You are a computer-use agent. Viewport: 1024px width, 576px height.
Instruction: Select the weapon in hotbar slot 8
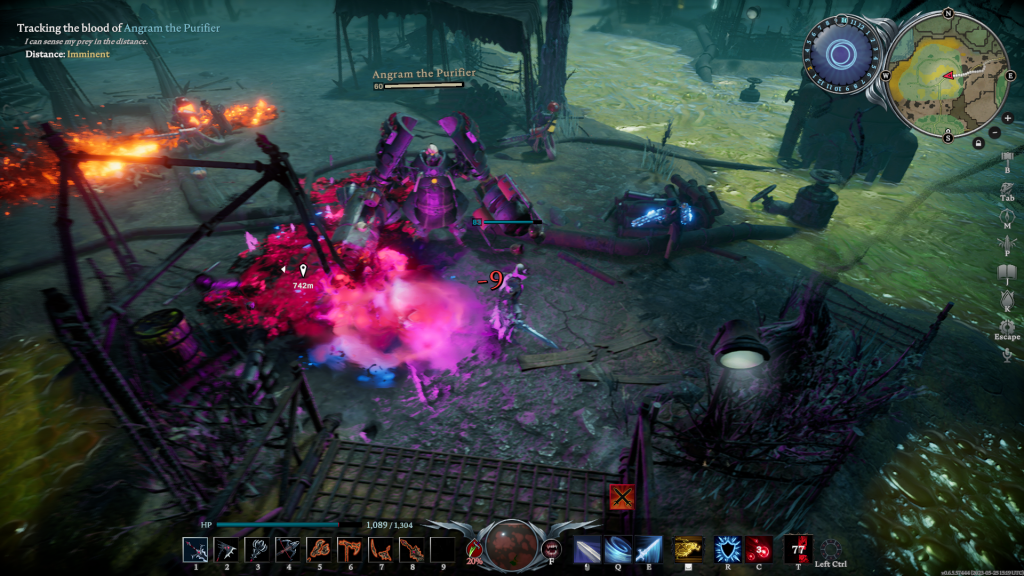411,549
